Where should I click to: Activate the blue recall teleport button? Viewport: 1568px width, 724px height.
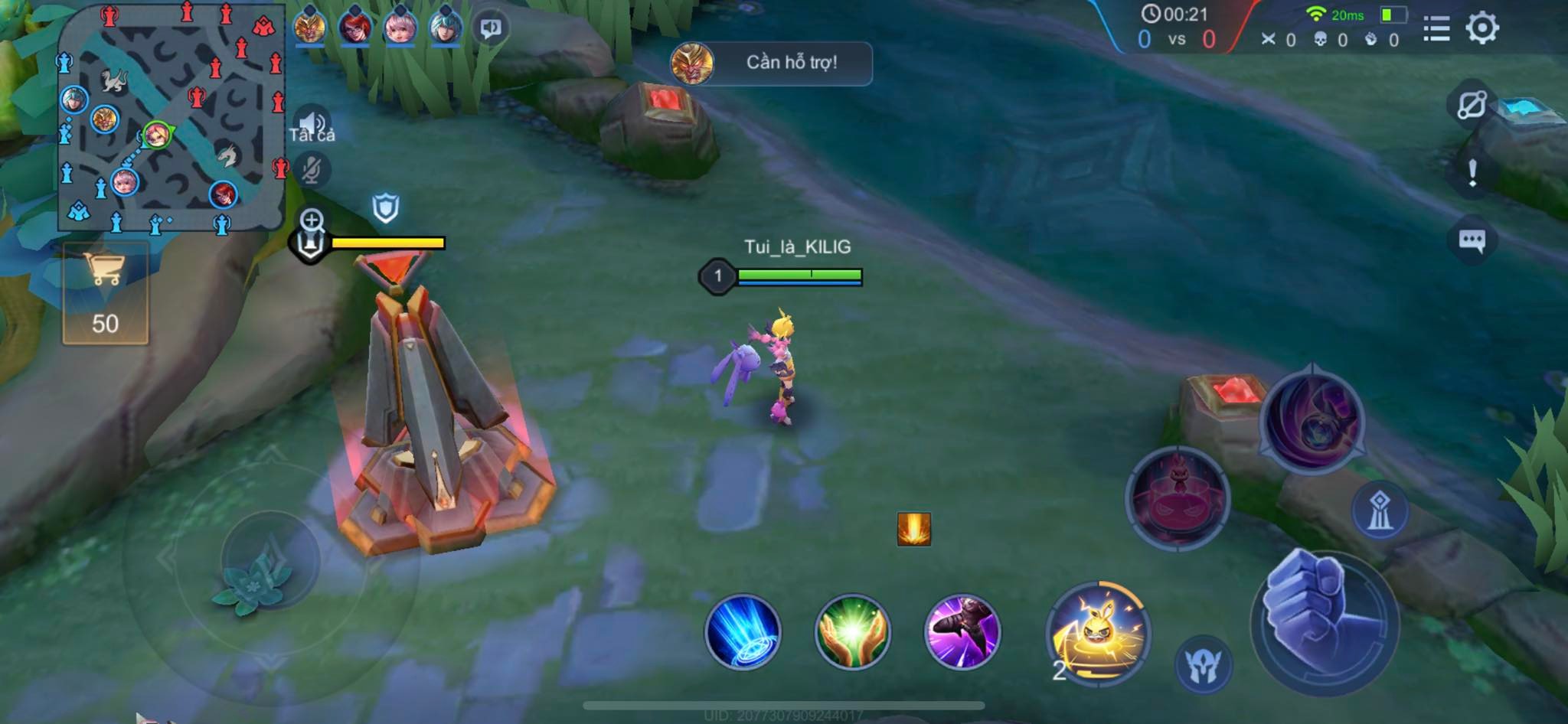coord(742,632)
